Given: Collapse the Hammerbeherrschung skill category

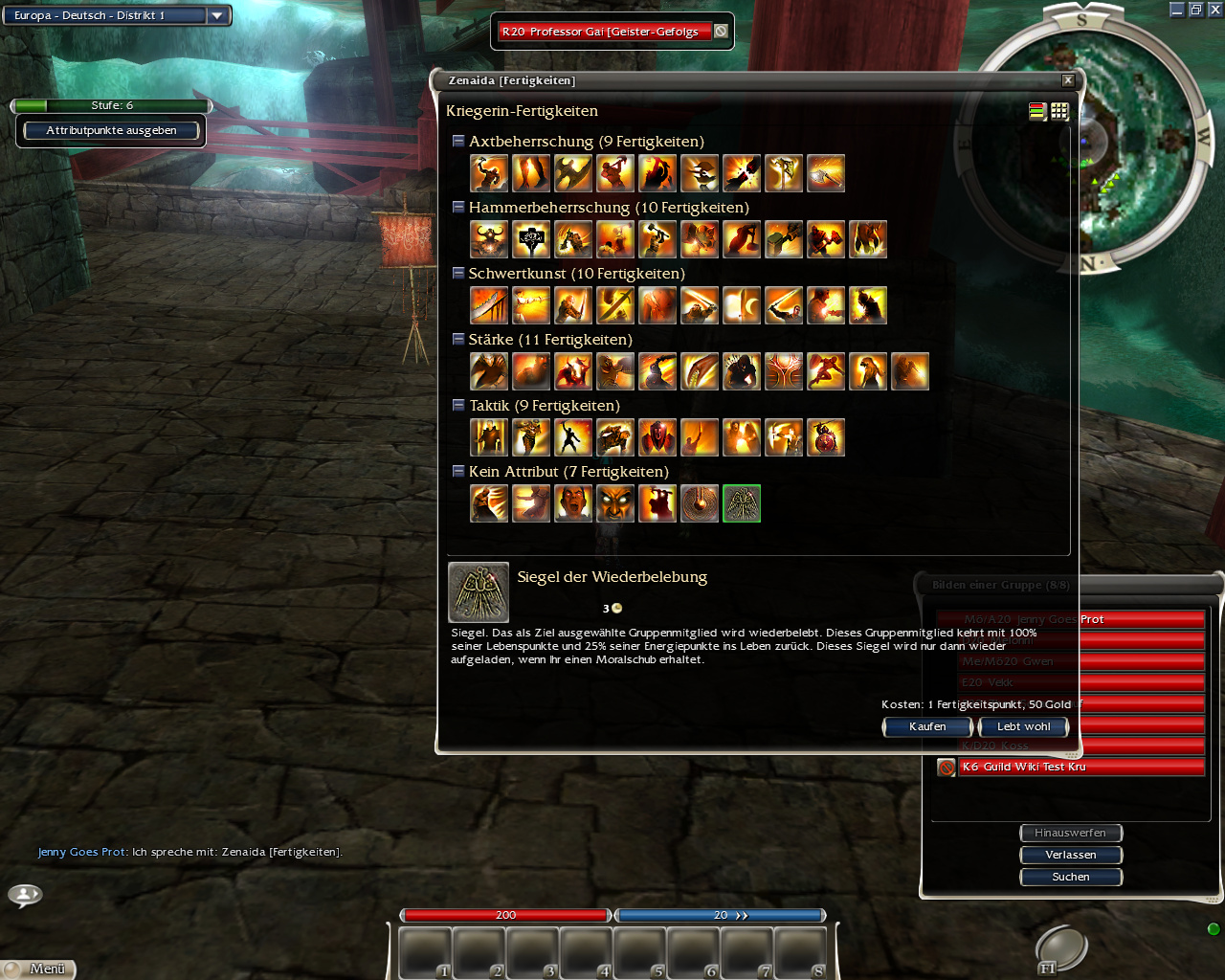Looking at the screenshot, I should 458,207.
